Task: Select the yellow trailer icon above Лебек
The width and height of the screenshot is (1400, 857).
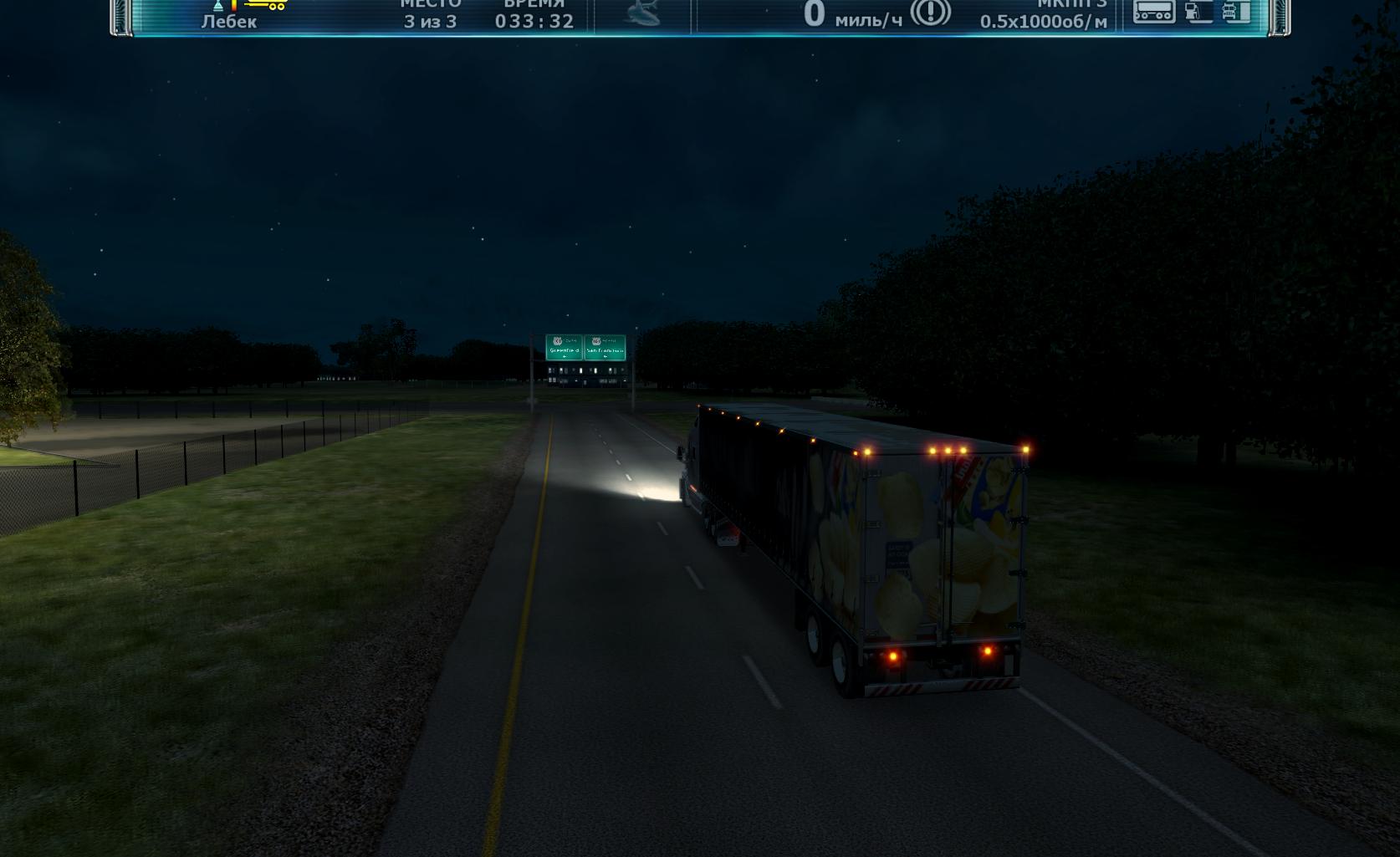Action: coord(266,5)
